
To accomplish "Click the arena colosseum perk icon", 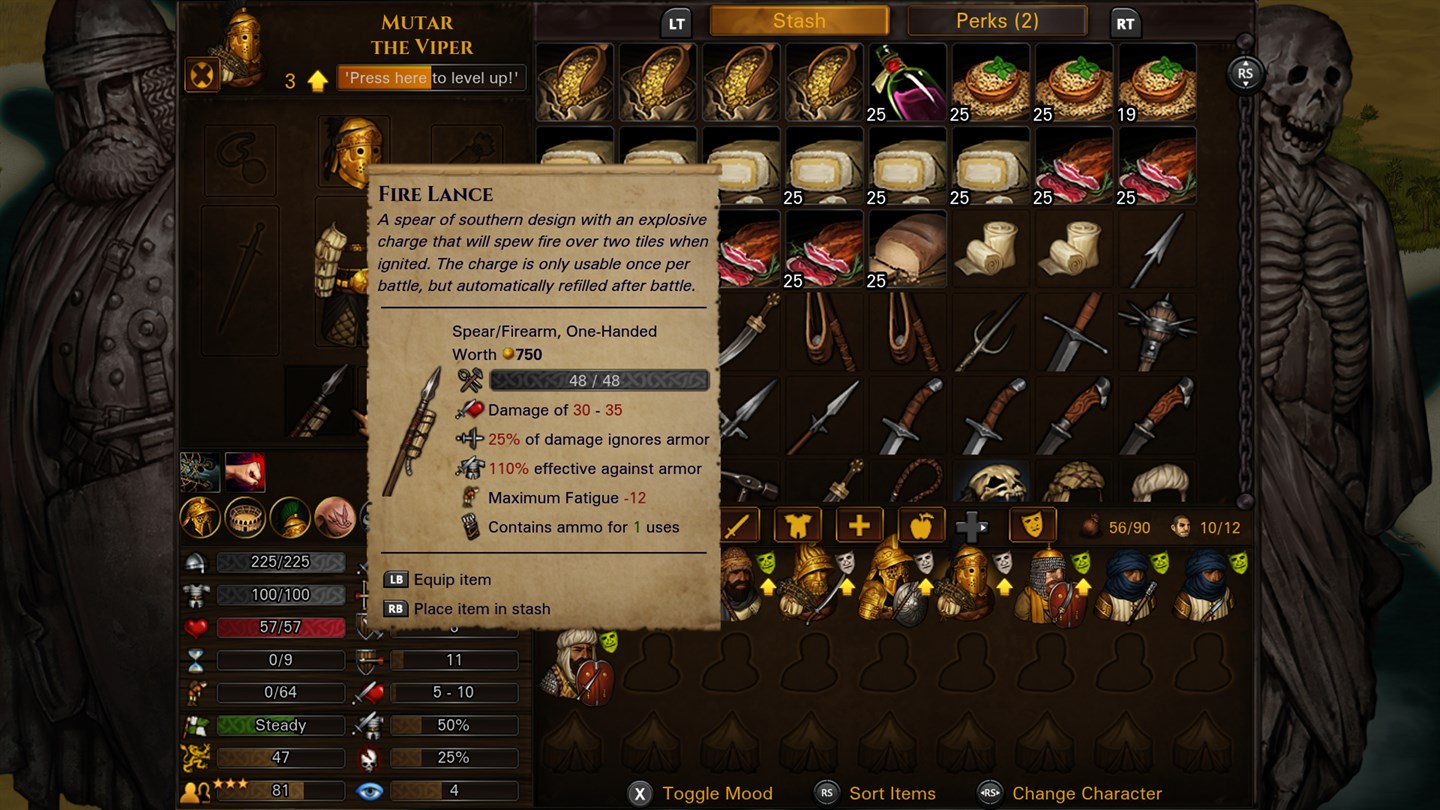I will coord(245,517).
